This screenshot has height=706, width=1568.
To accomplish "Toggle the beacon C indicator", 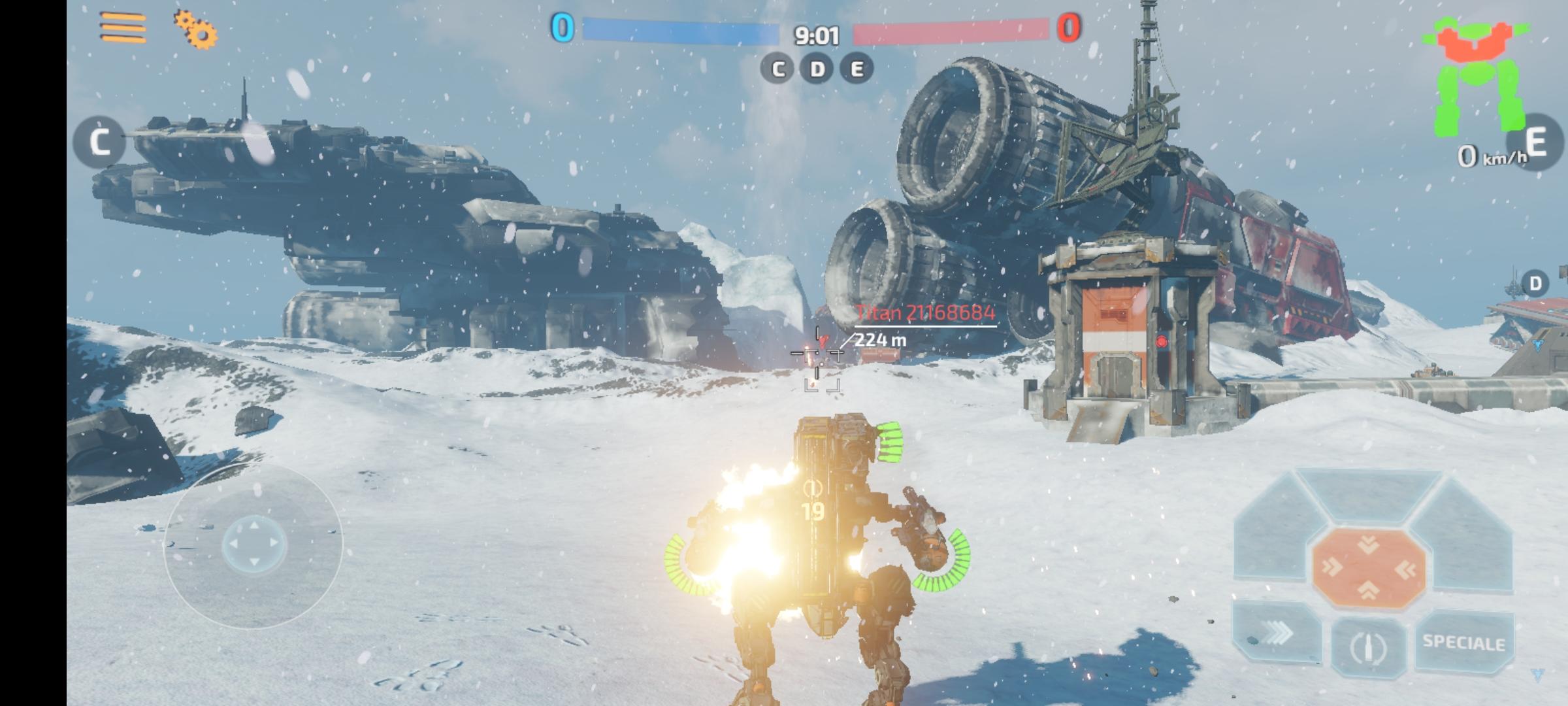I will pyautogui.click(x=777, y=68).
